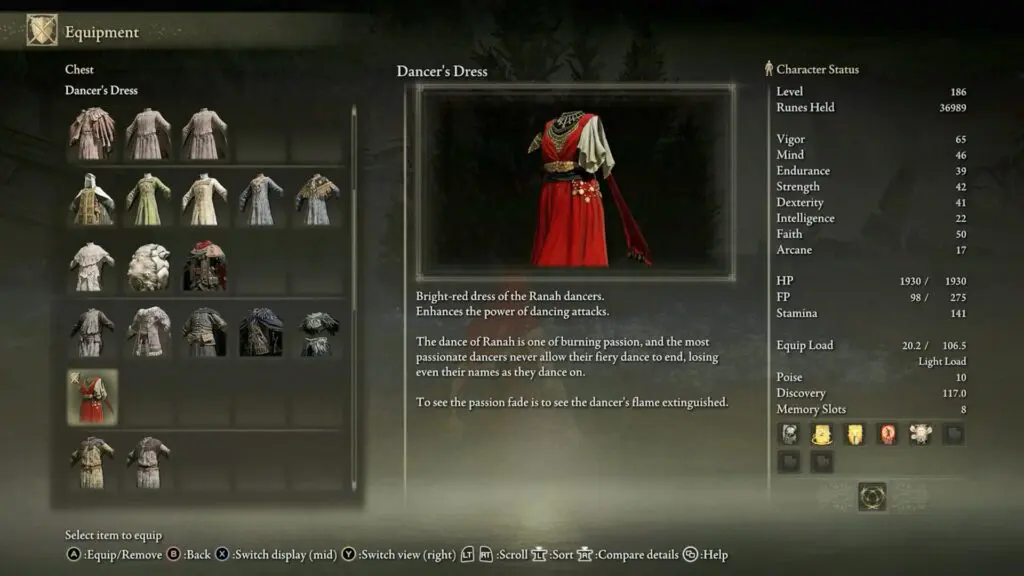The width and height of the screenshot is (1024, 576).
Task: Choose the dark blue feathered cloak armor
Action: 260,332
